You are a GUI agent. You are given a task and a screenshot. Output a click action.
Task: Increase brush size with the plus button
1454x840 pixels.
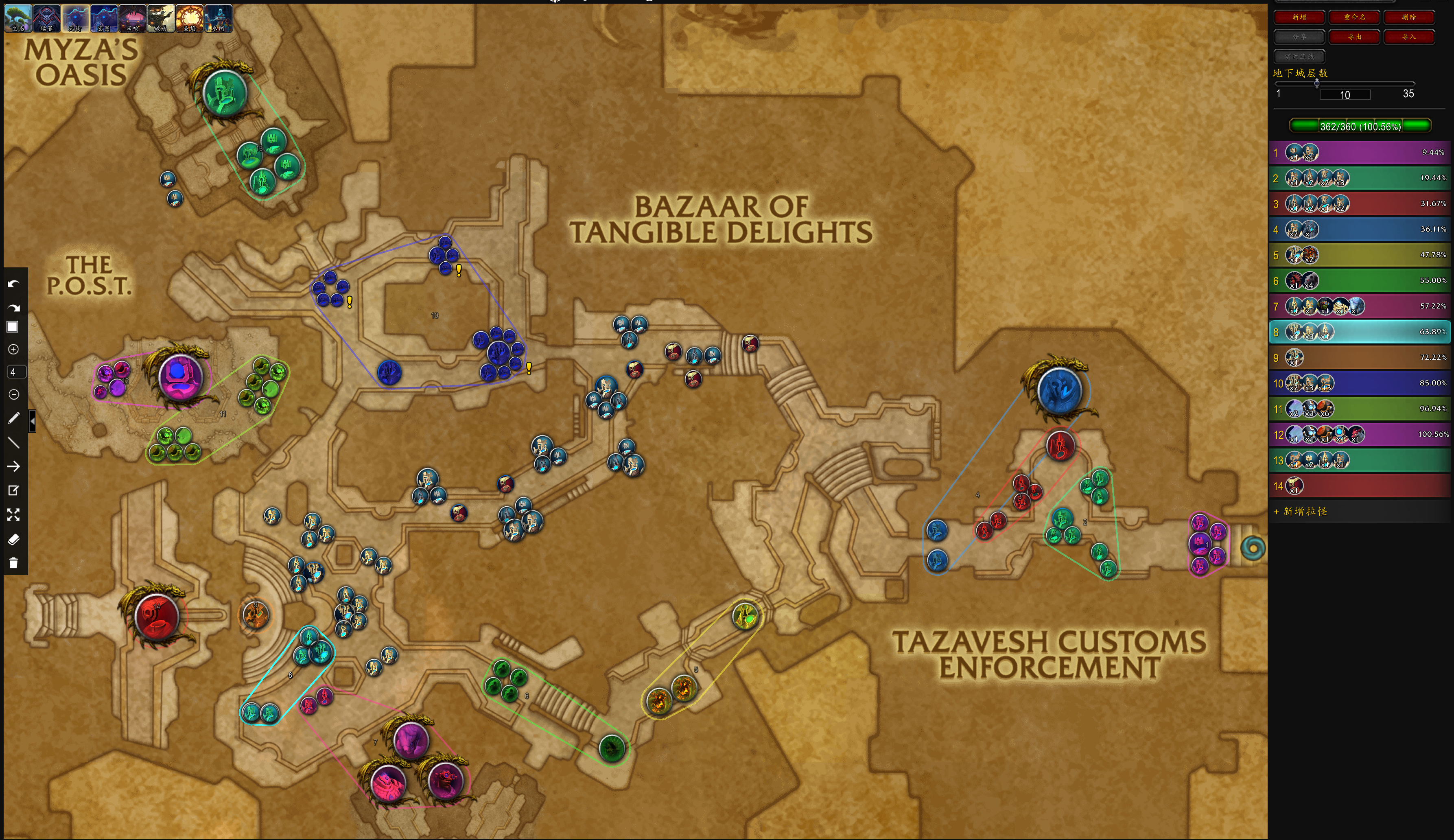pyautogui.click(x=14, y=349)
